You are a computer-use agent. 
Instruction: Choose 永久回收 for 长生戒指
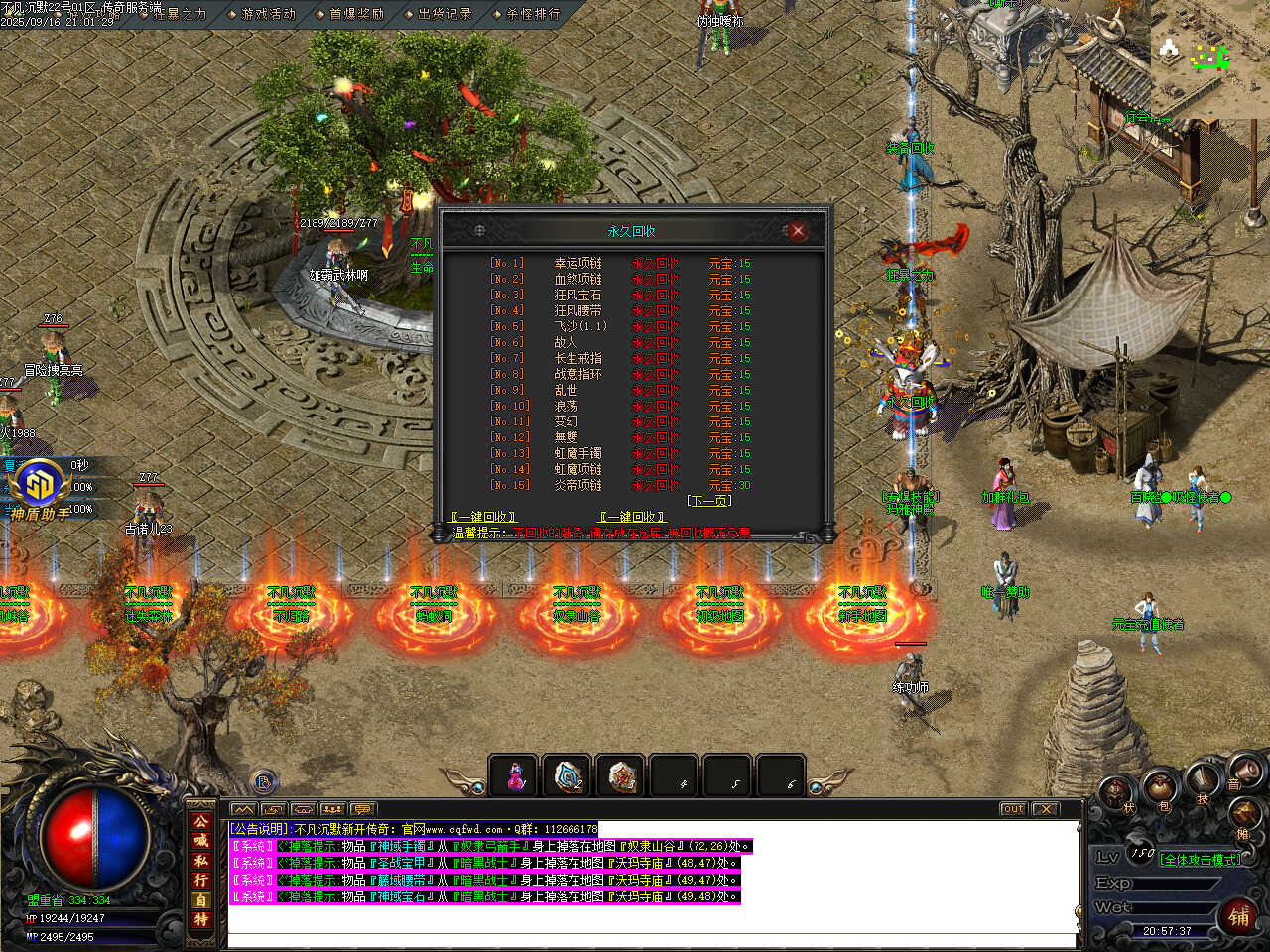pyautogui.click(x=655, y=358)
